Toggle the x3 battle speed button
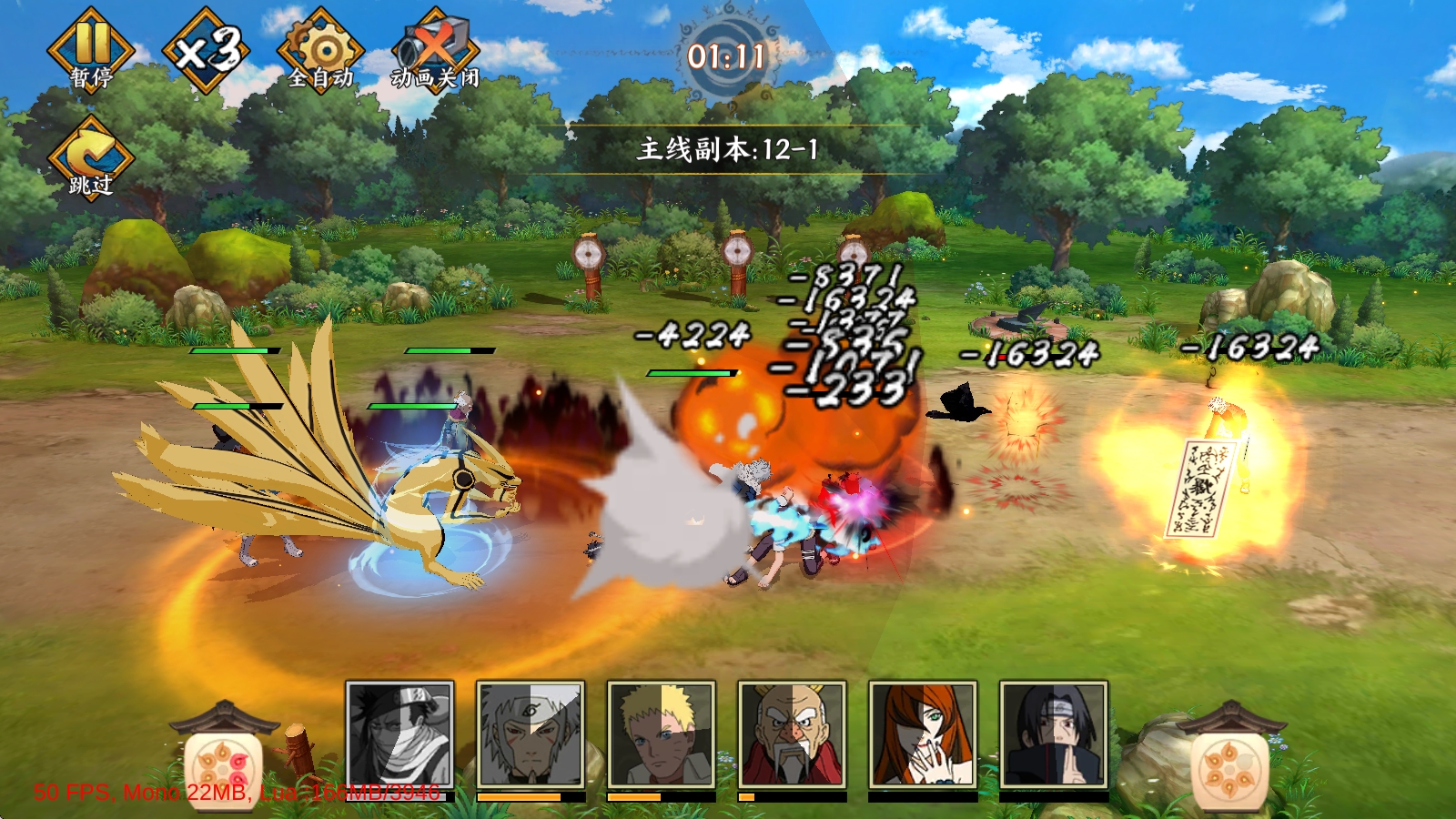Screen dimensions: 1456x819 pos(207,50)
